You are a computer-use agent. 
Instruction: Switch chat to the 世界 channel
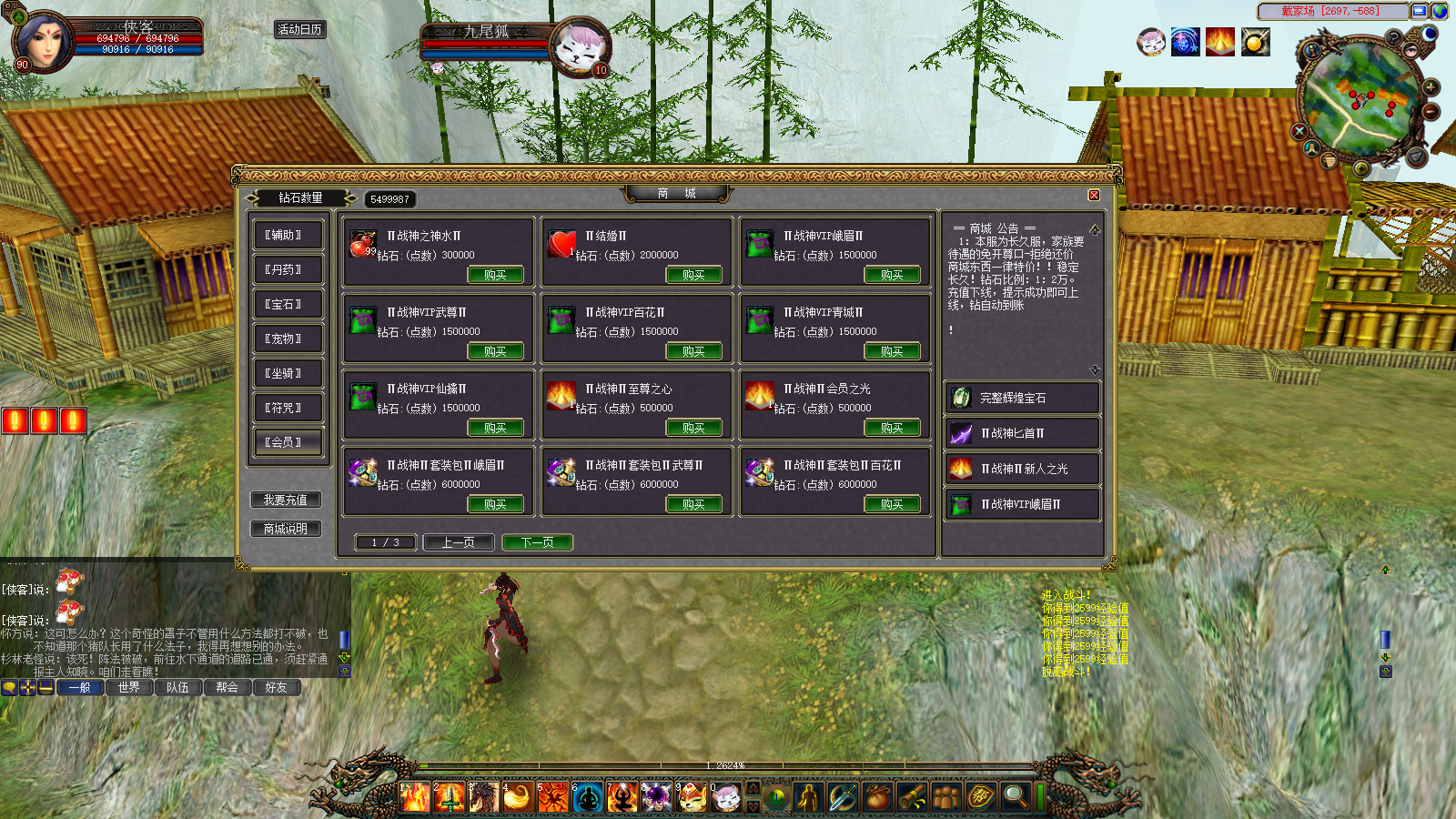(129, 688)
